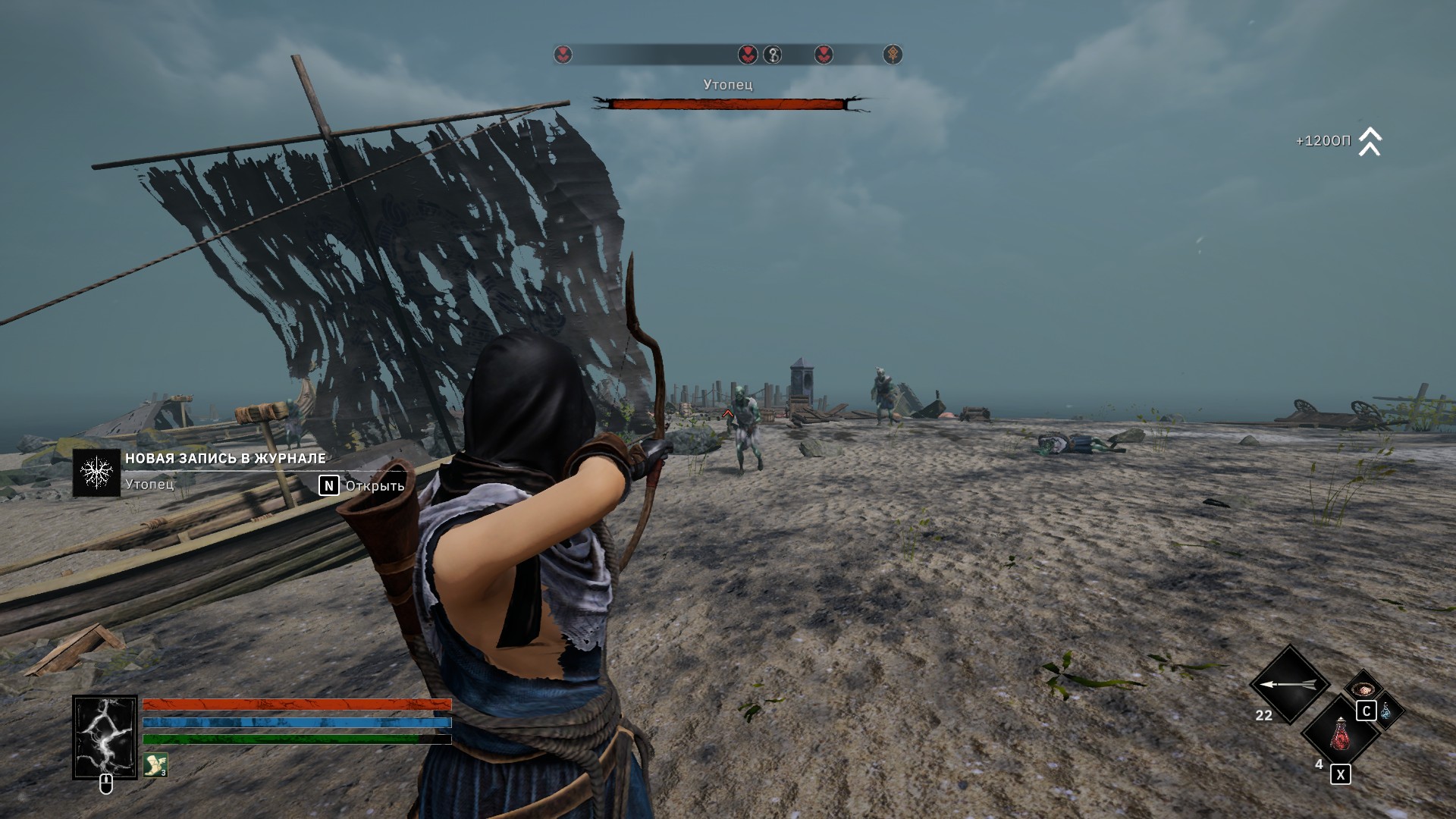Select the orange rune compass marker

[893, 55]
